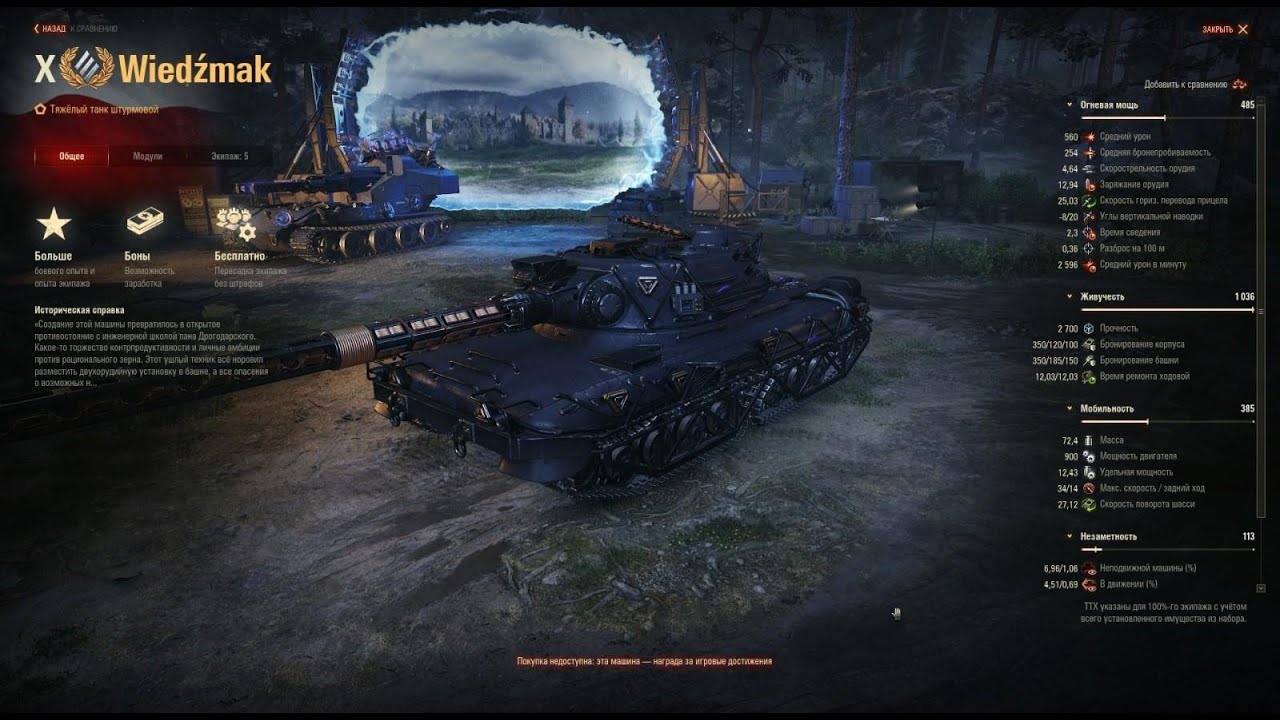Click the stats panel scrollbar down arrow
The width and height of the screenshot is (1280, 720).
tap(1260, 588)
